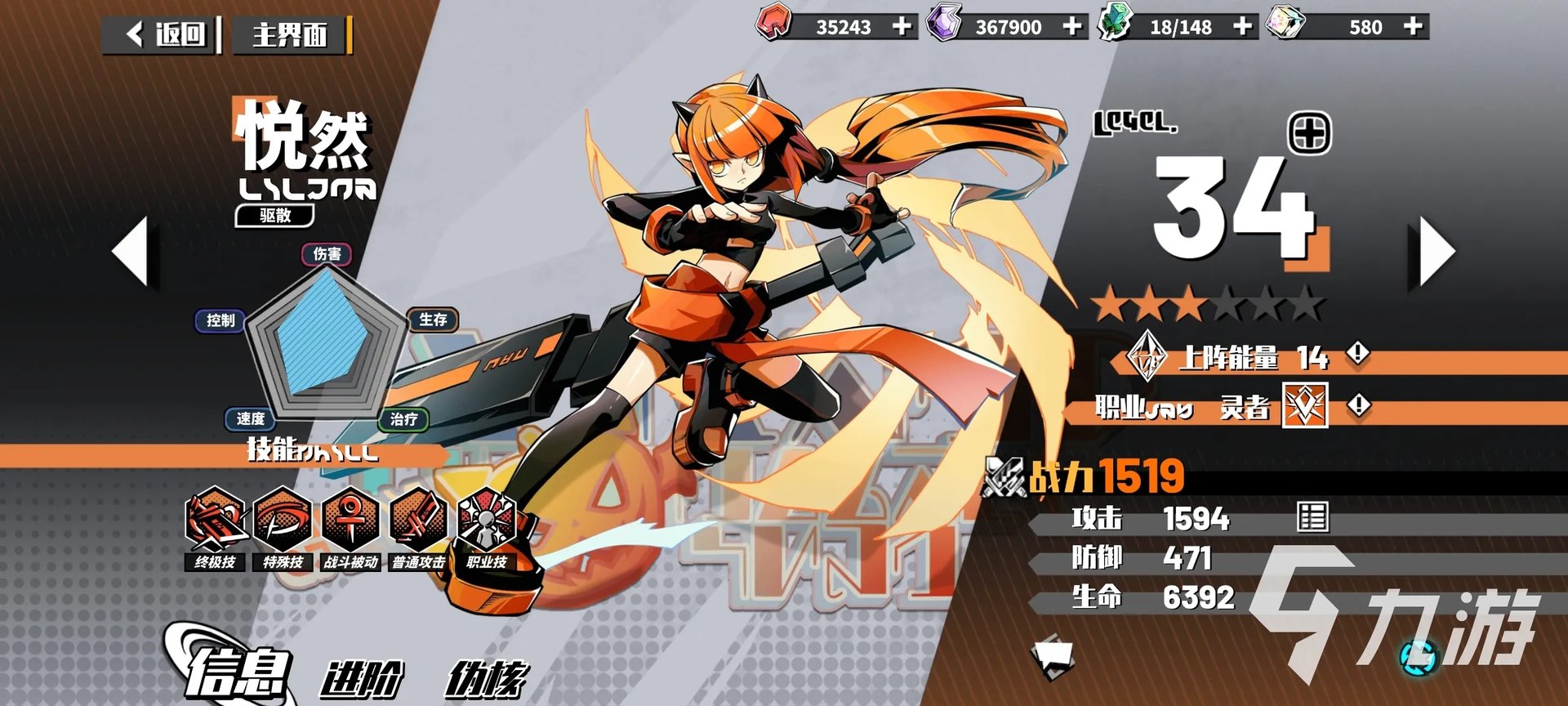Viewport: 1568px width, 706px height.
Task: Go to the 主界面 main screen
Action: click(x=290, y=35)
